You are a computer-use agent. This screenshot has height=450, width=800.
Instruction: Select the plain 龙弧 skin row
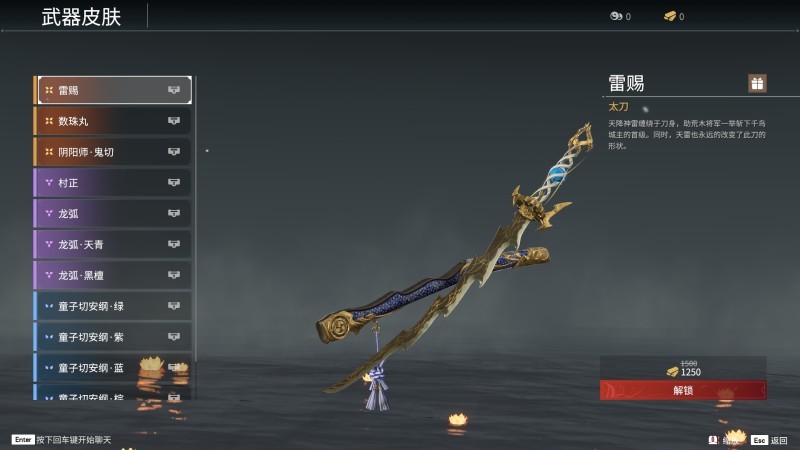tap(113, 213)
